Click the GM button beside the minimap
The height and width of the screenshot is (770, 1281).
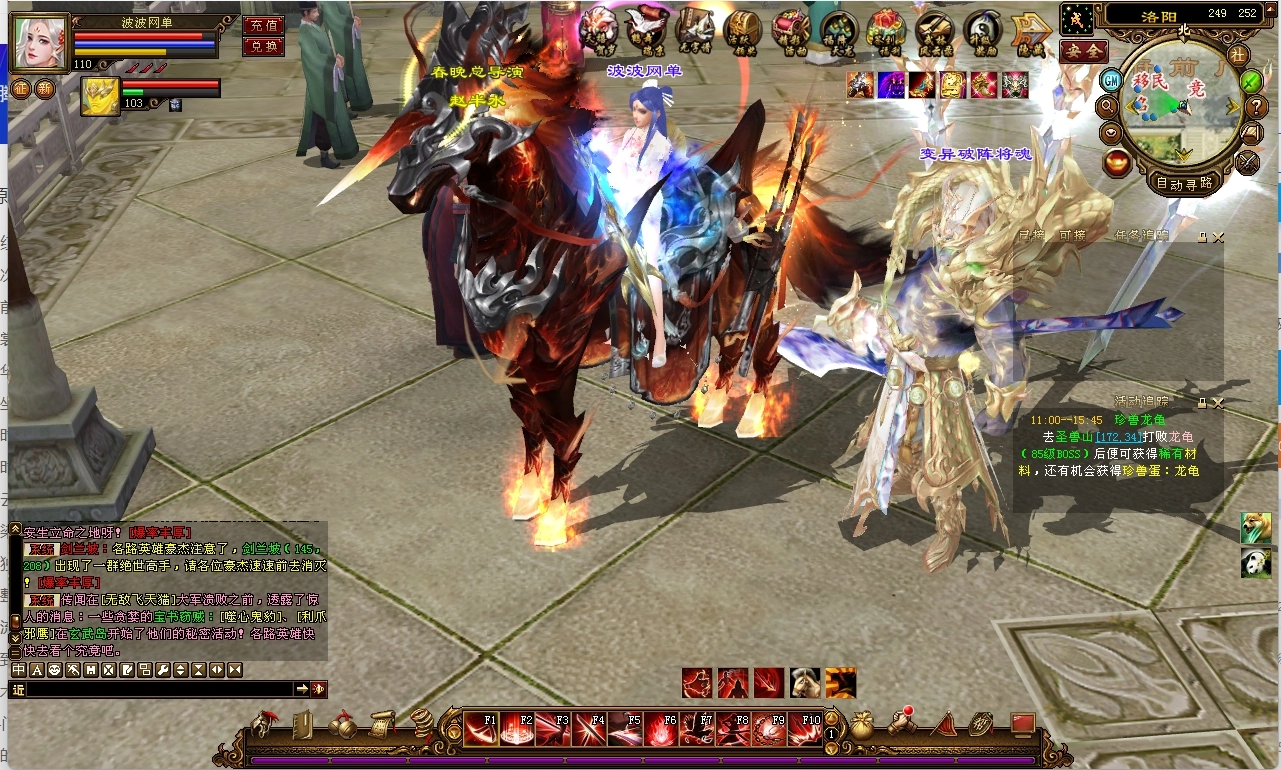pyautogui.click(x=1110, y=80)
